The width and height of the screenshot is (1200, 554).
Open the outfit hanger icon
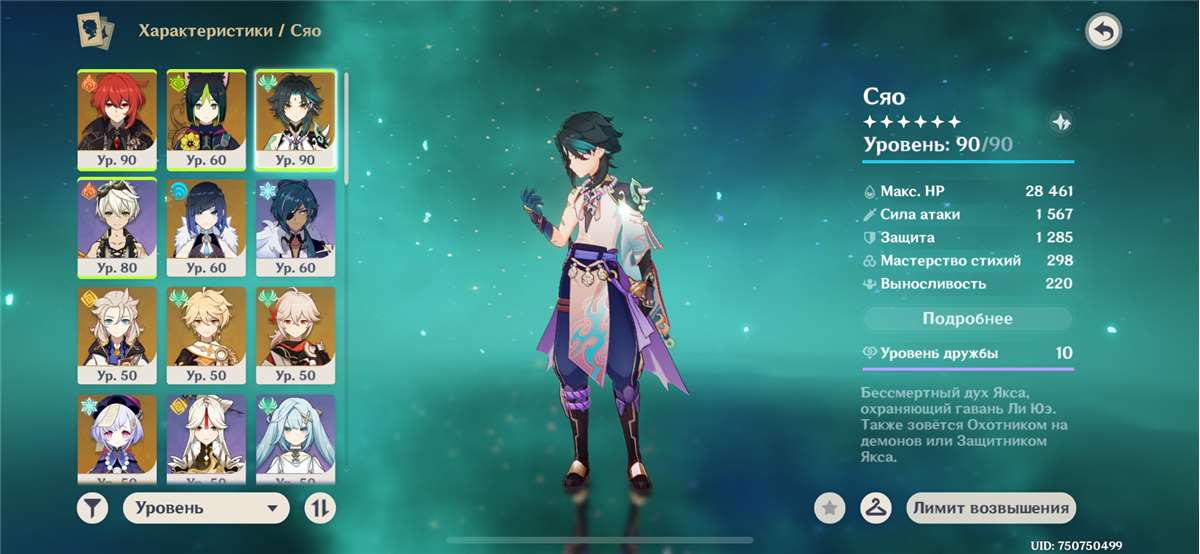(875, 508)
